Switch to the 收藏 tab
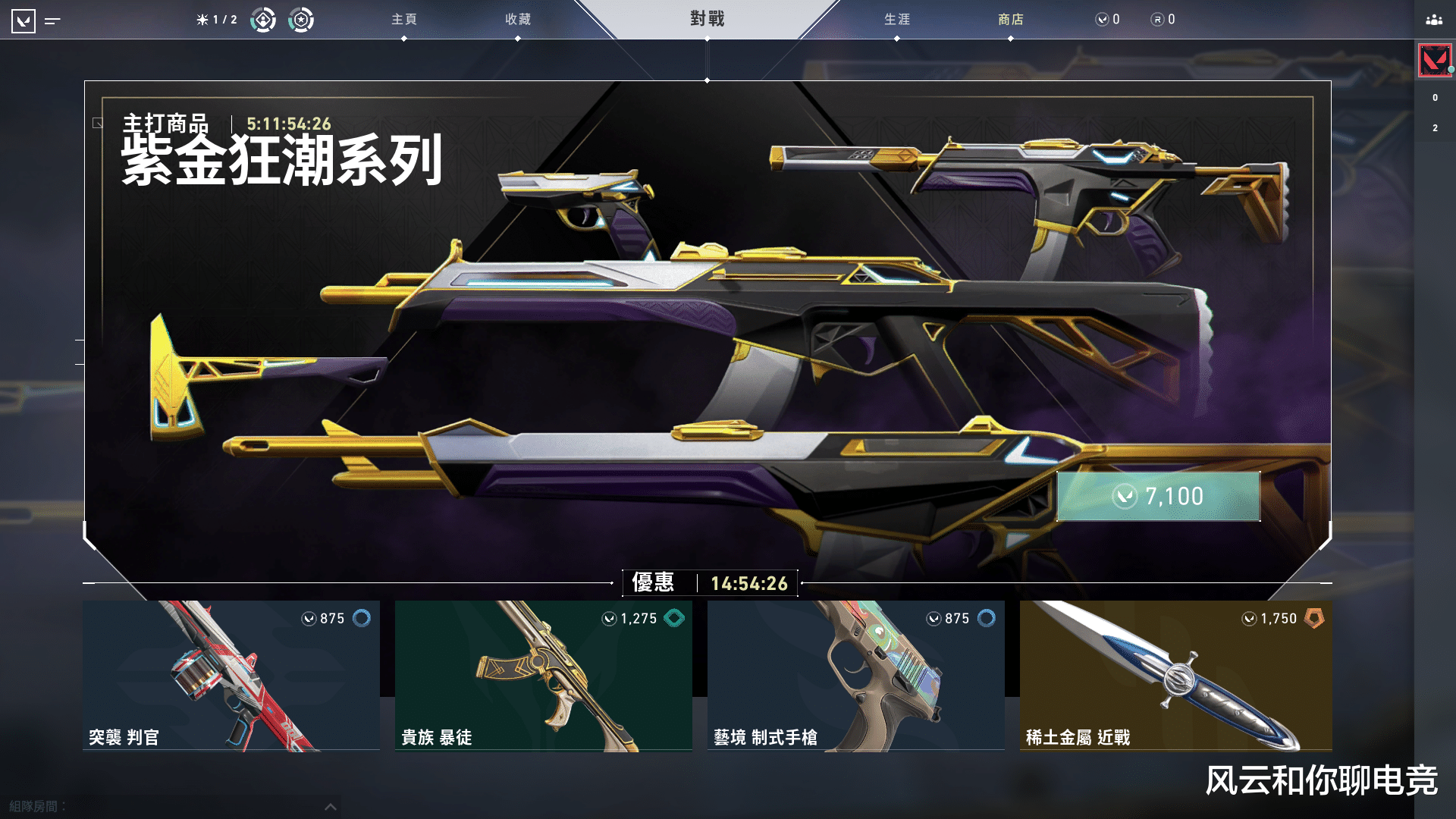This screenshot has height=819, width=1456. 517,20
